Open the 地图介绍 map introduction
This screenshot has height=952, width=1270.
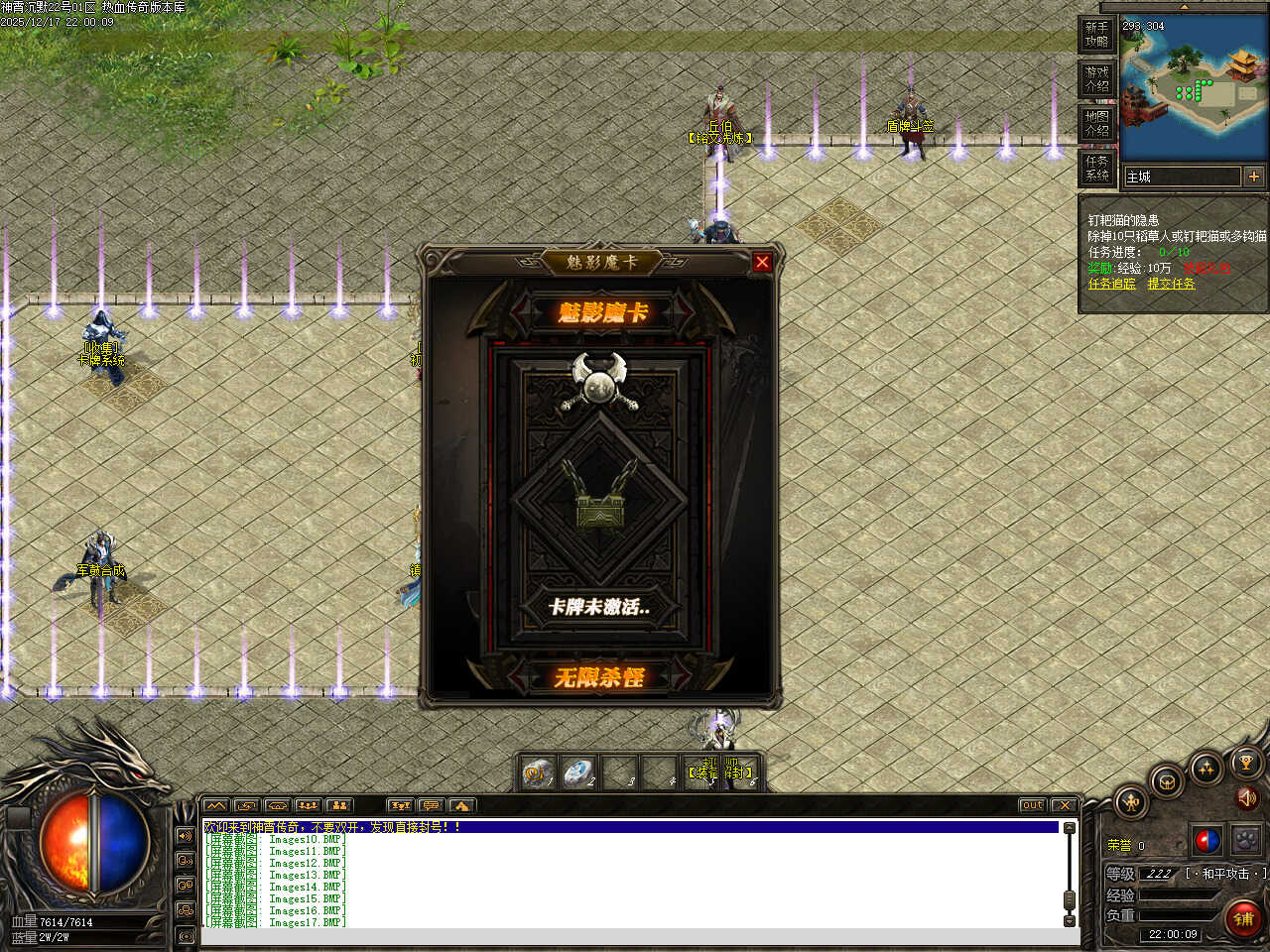pyautogui.click(x=1096, y=123)
